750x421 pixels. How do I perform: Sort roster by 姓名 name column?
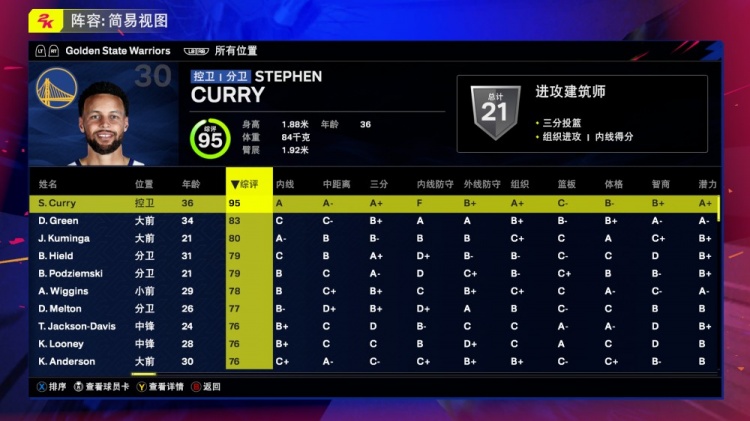point(48,184)
